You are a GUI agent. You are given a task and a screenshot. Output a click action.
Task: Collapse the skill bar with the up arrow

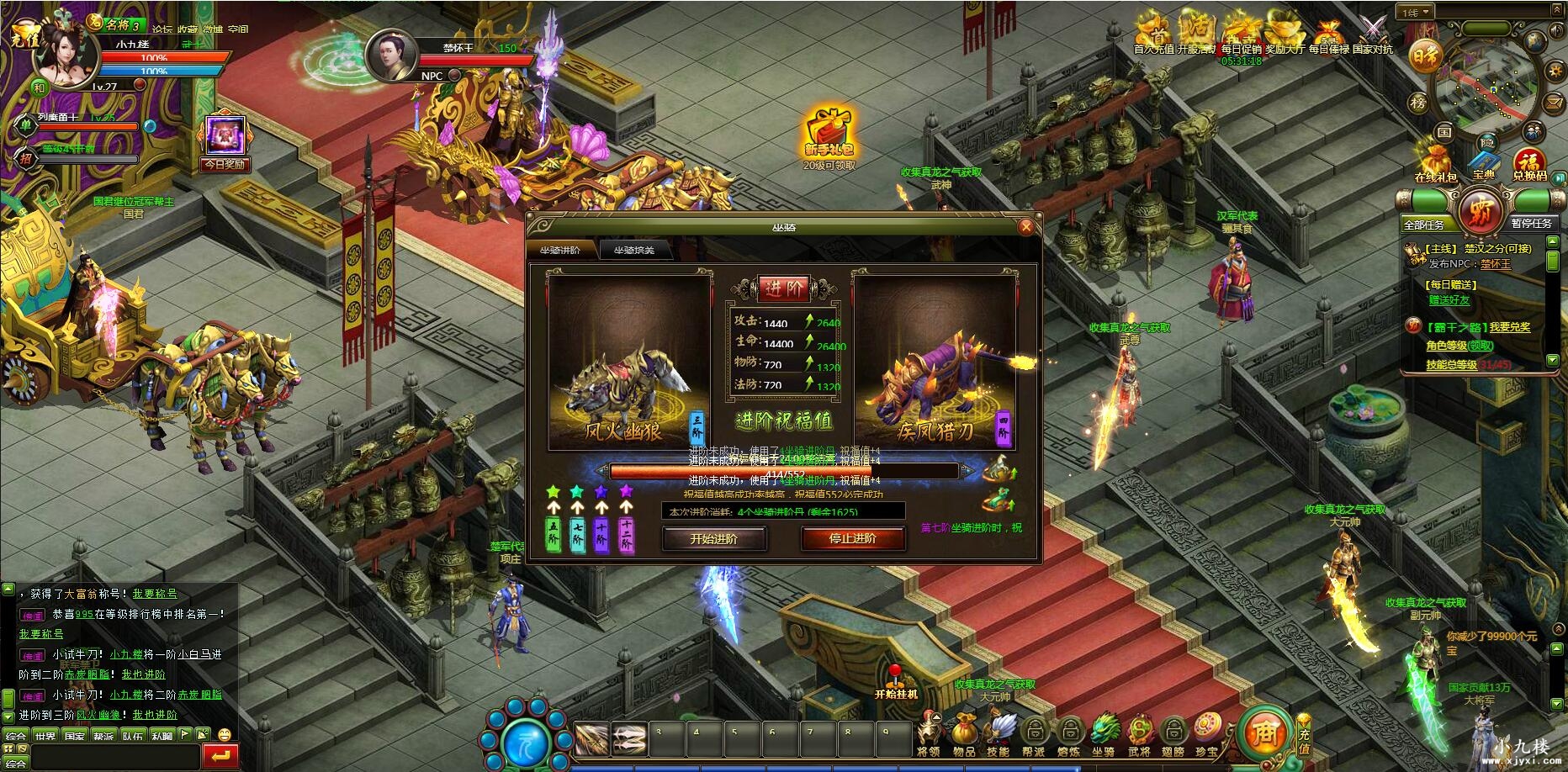click(x=935, y=717)
